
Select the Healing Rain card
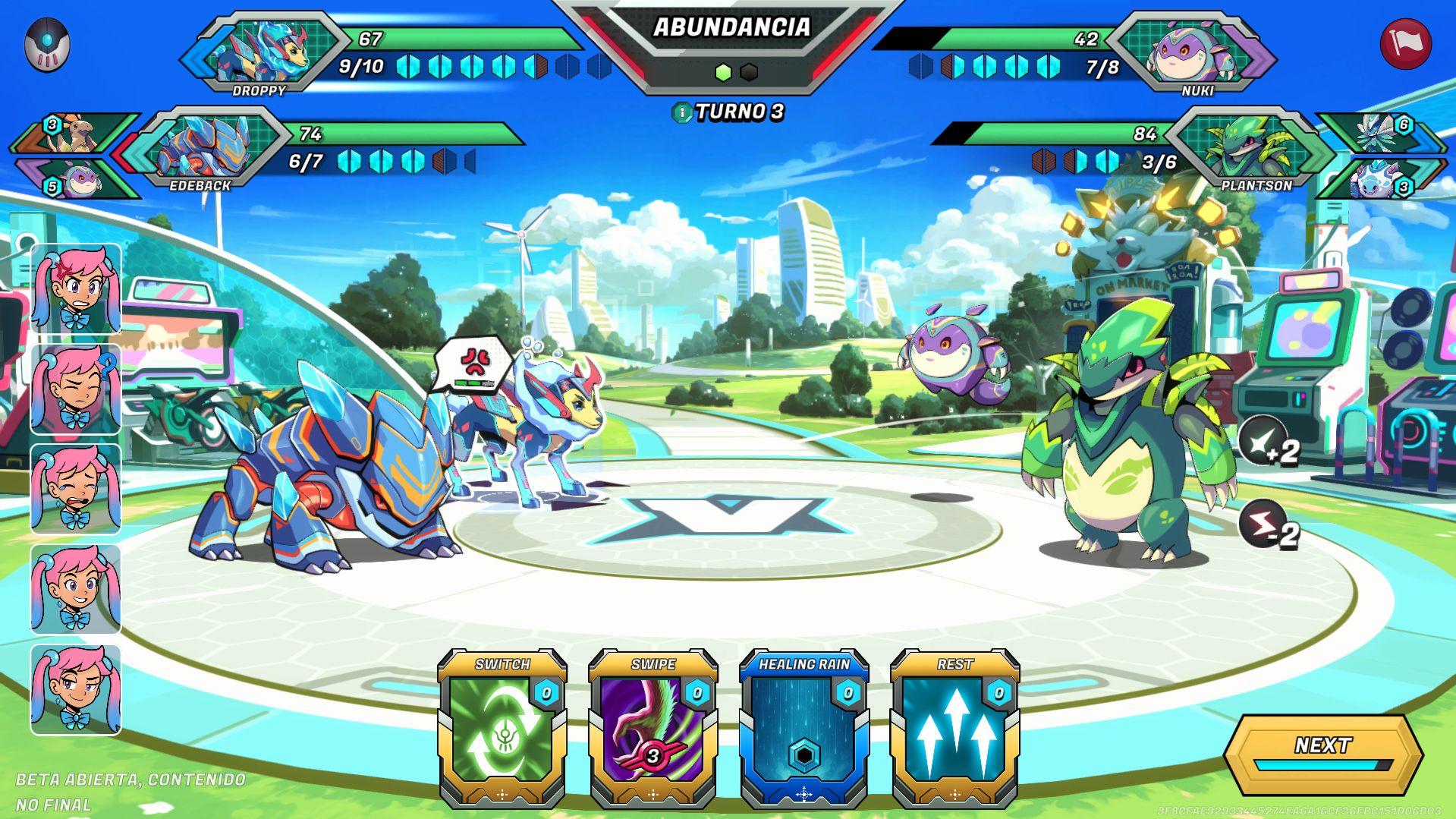click(805, 729)
